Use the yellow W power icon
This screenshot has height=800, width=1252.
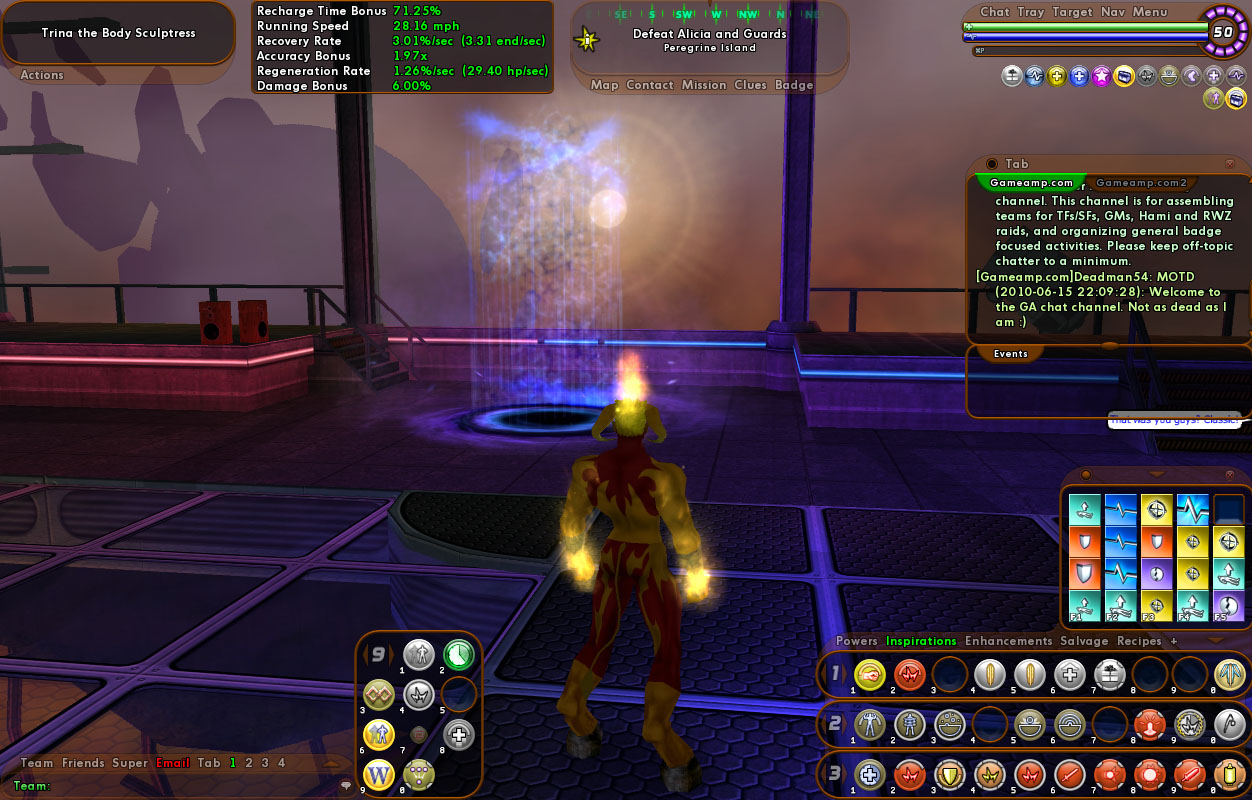coord(379,773)
